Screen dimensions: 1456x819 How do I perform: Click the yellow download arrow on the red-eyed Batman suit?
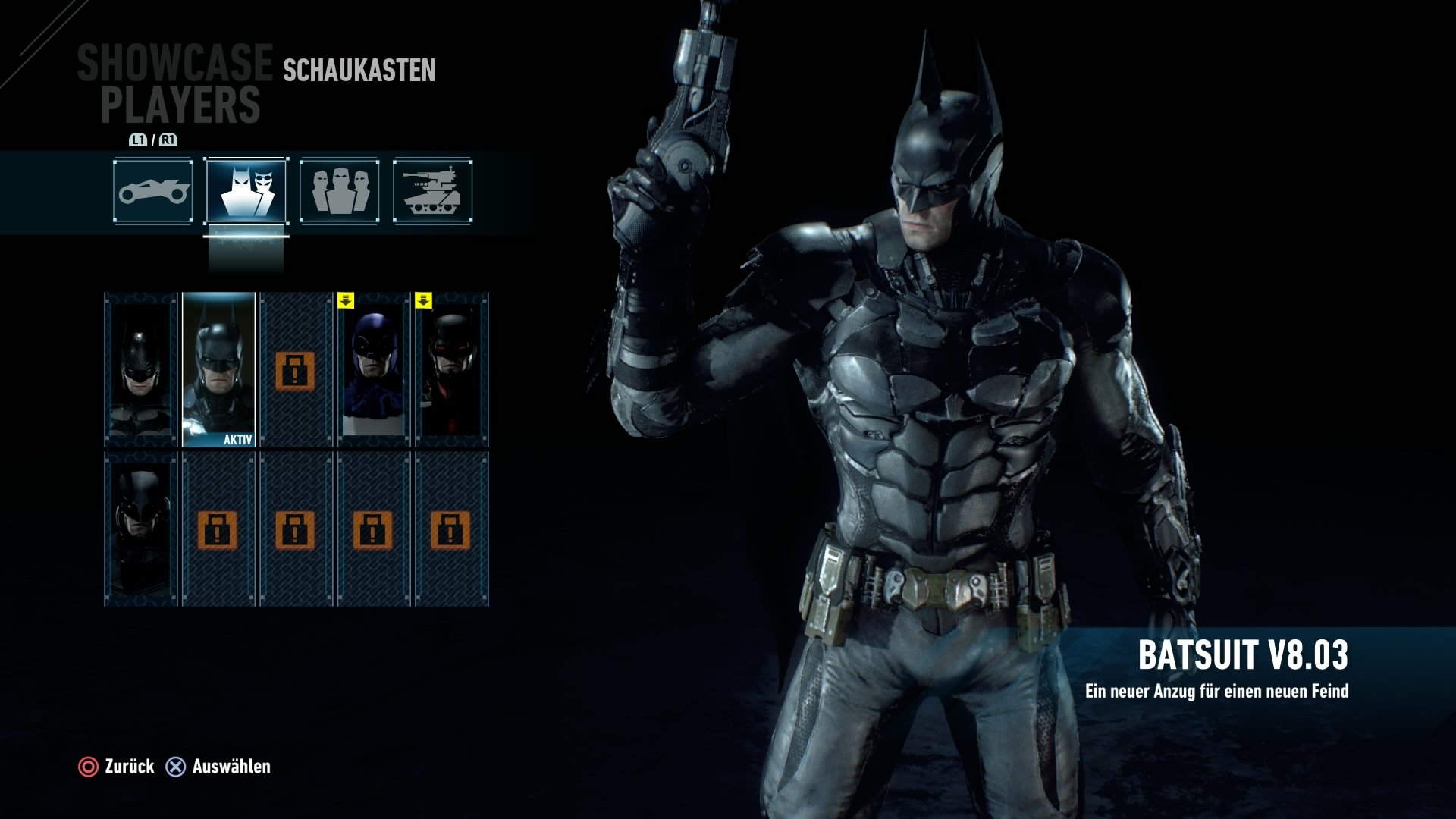coord(425,300)
